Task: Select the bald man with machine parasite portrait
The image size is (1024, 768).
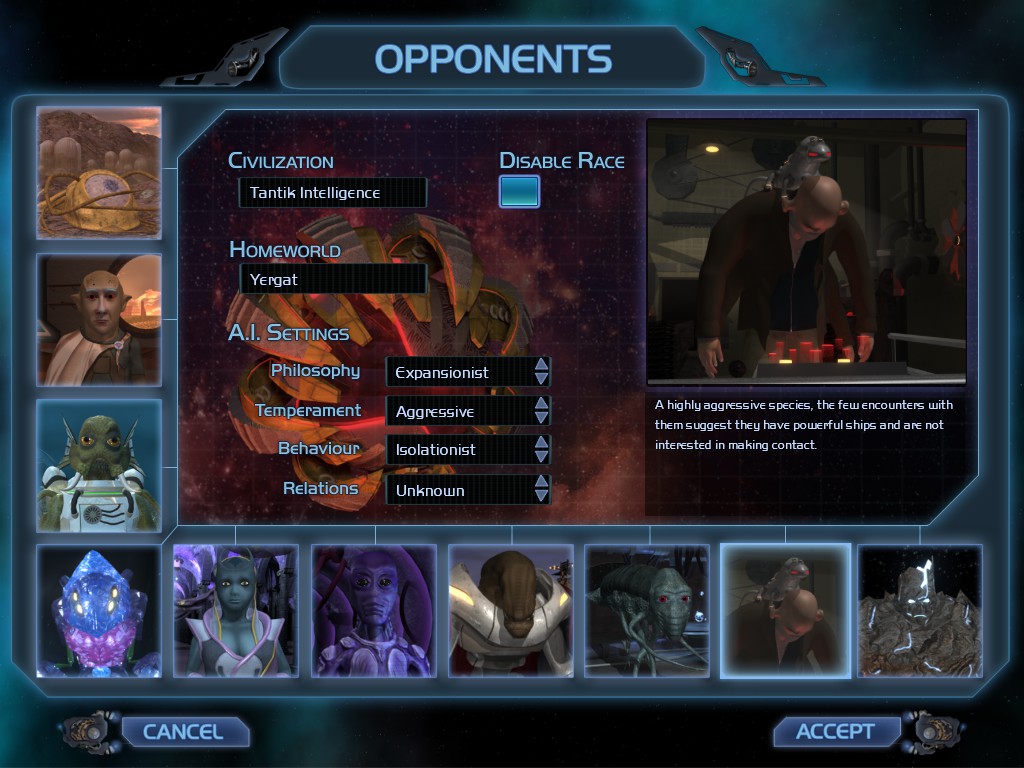Action: [x=785, y=611]
